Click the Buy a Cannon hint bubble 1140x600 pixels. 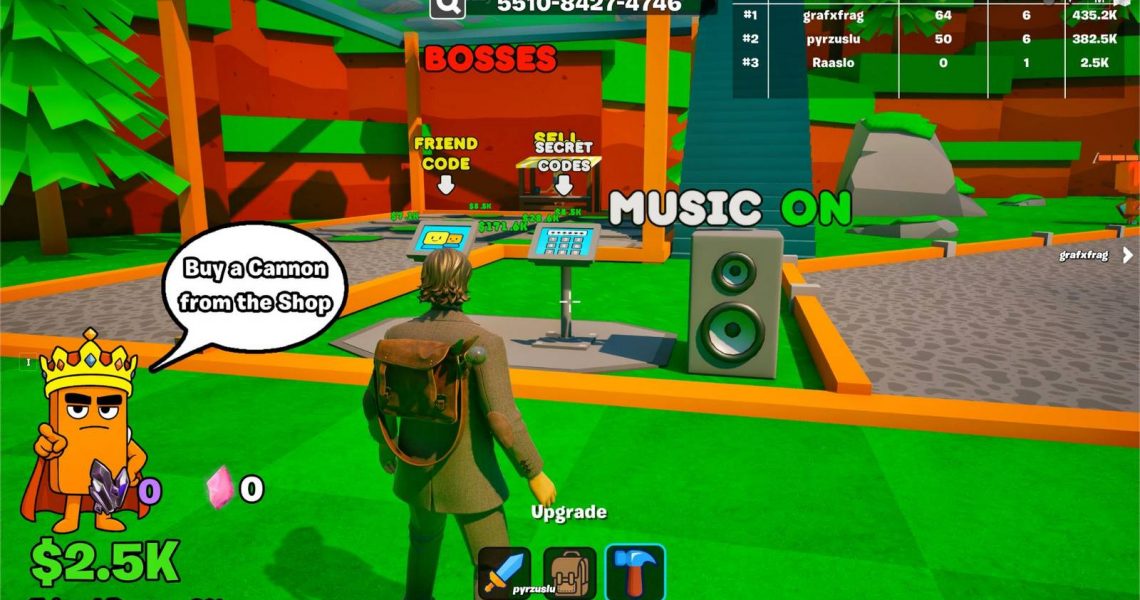257,285
